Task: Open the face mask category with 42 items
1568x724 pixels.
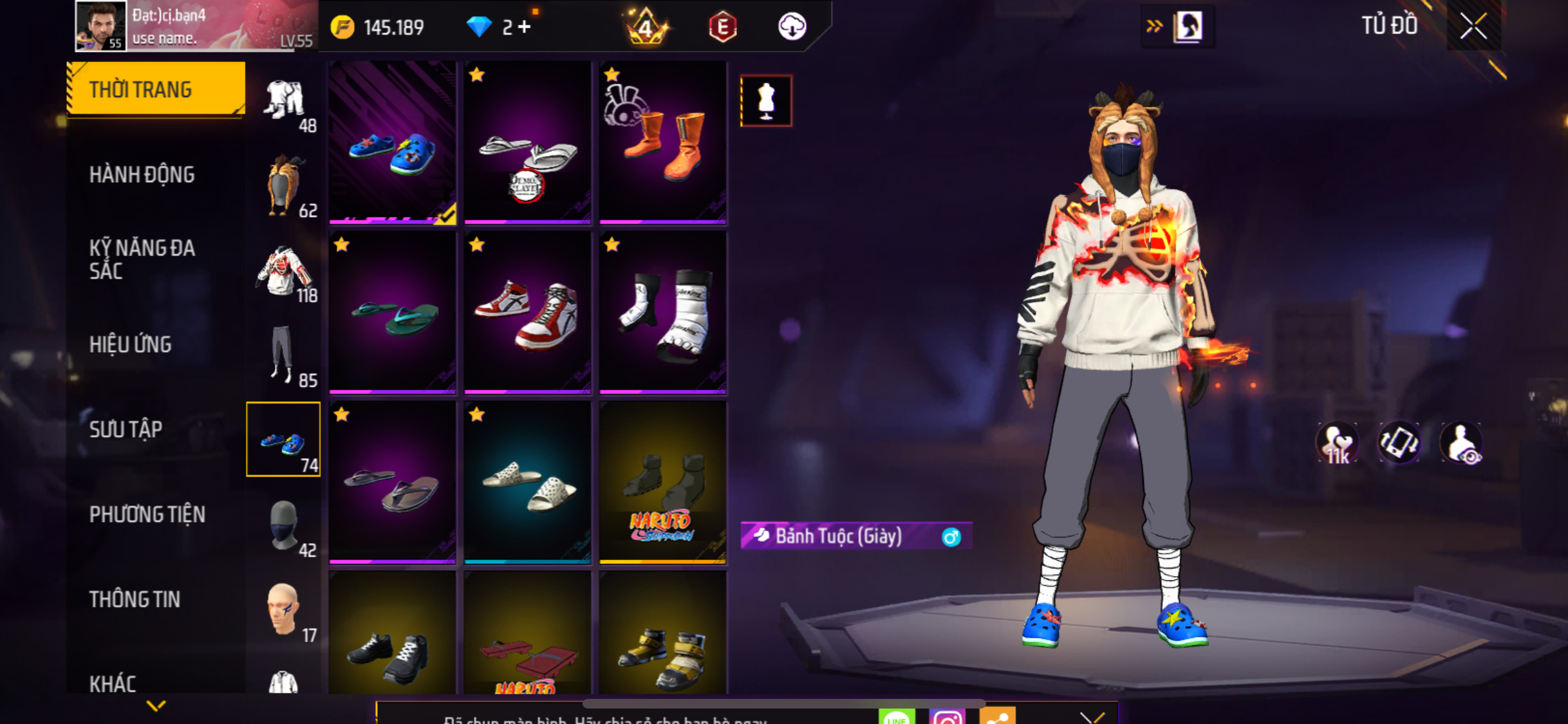Action: [x=284, y=526]
